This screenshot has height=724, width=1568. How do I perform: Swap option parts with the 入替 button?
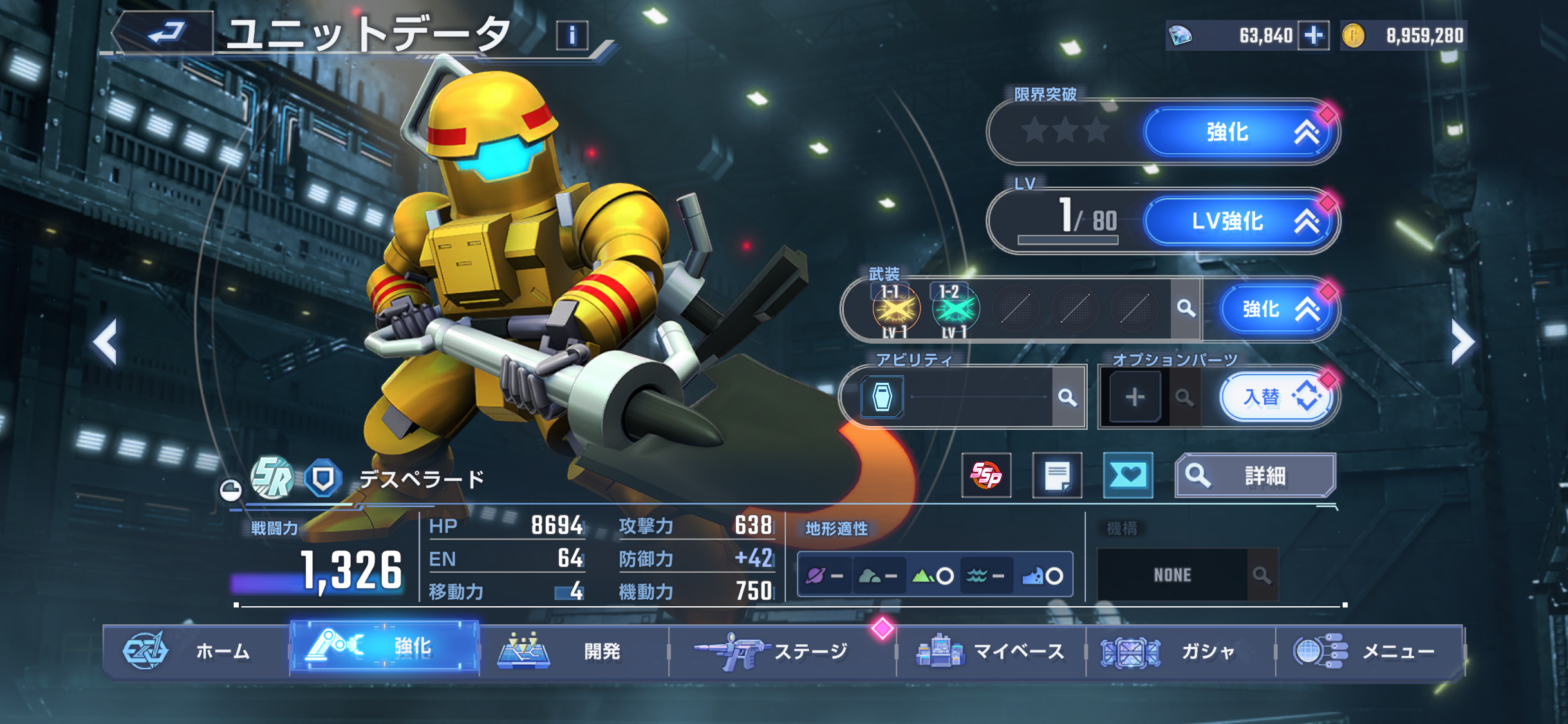(1277, 397)
